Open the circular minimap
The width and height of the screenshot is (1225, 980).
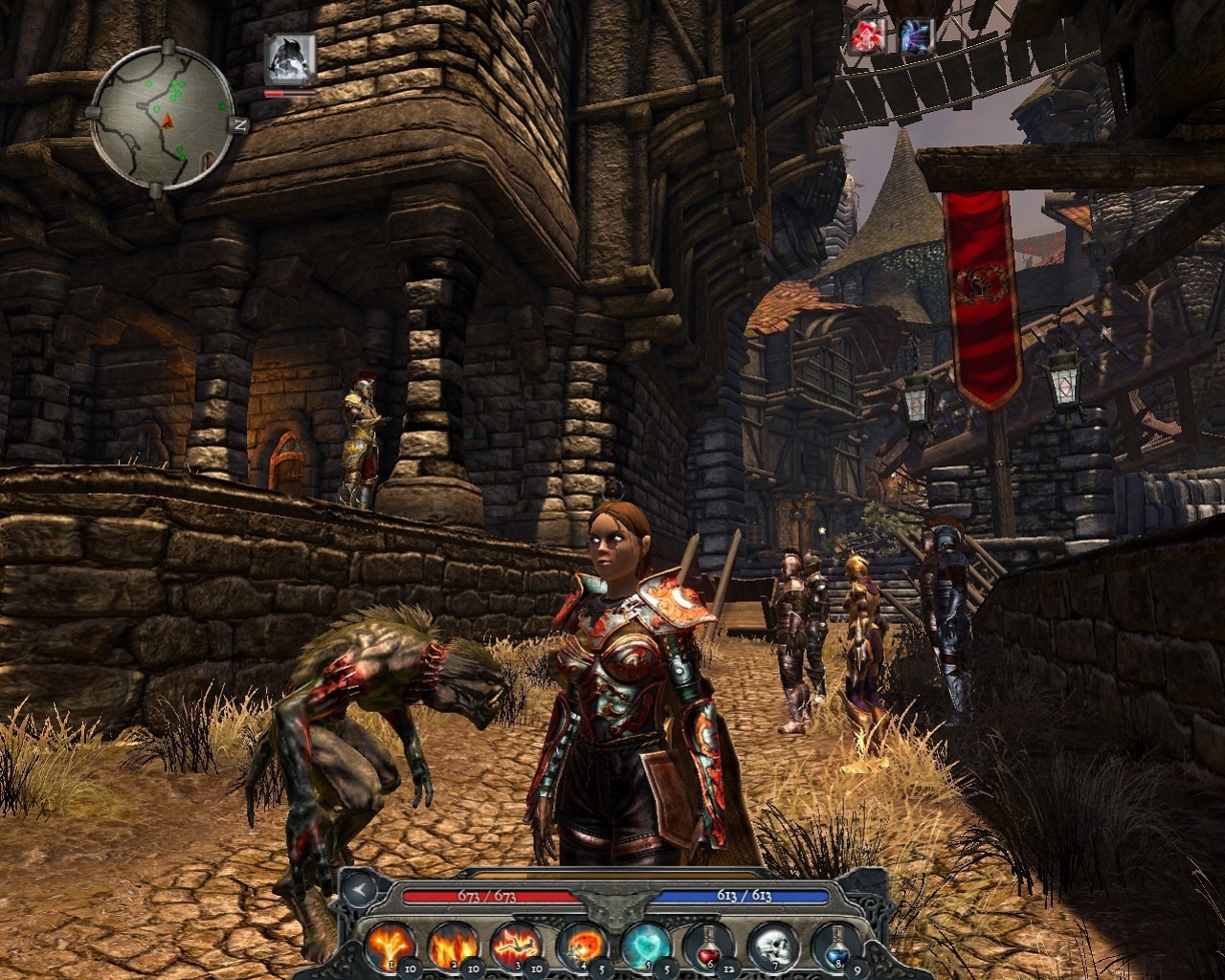[x=163, y=120]
